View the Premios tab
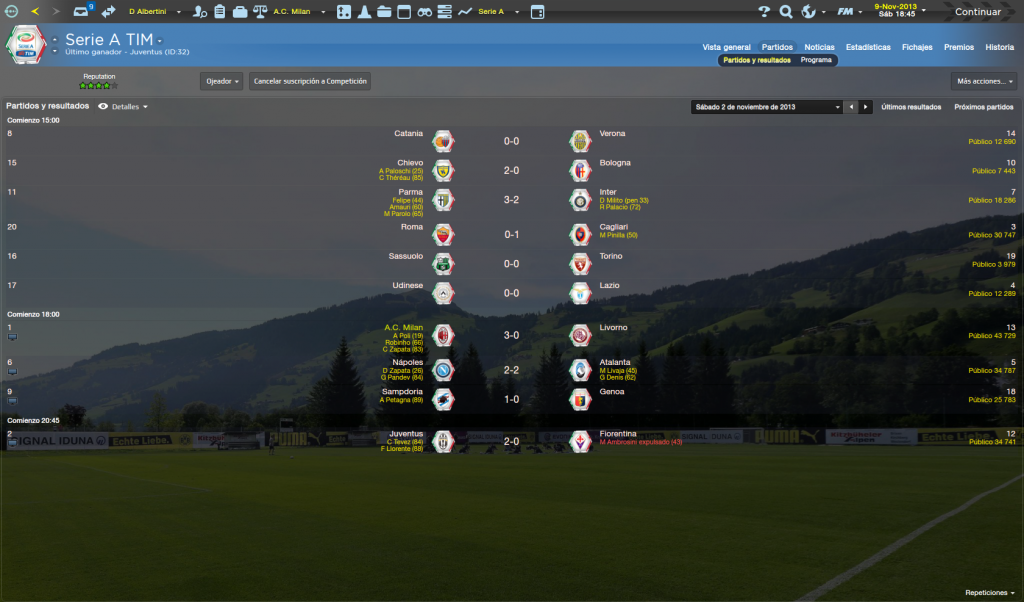Image resolution: width=1024 pixels, height=602 pixels. pyautogui.click(x=958, y=47)
